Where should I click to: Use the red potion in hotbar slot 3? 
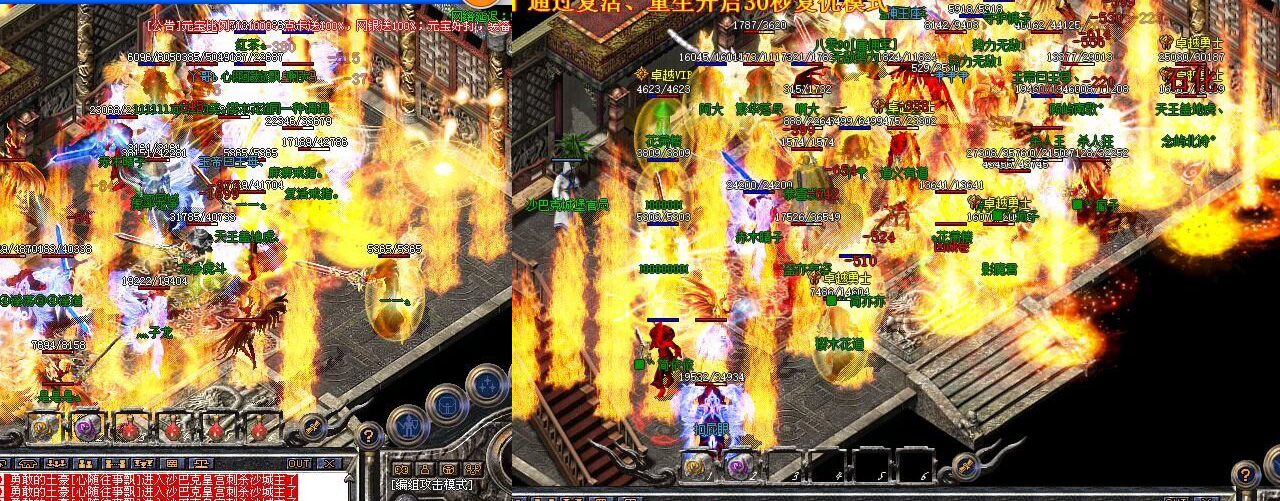coord(130,428)
